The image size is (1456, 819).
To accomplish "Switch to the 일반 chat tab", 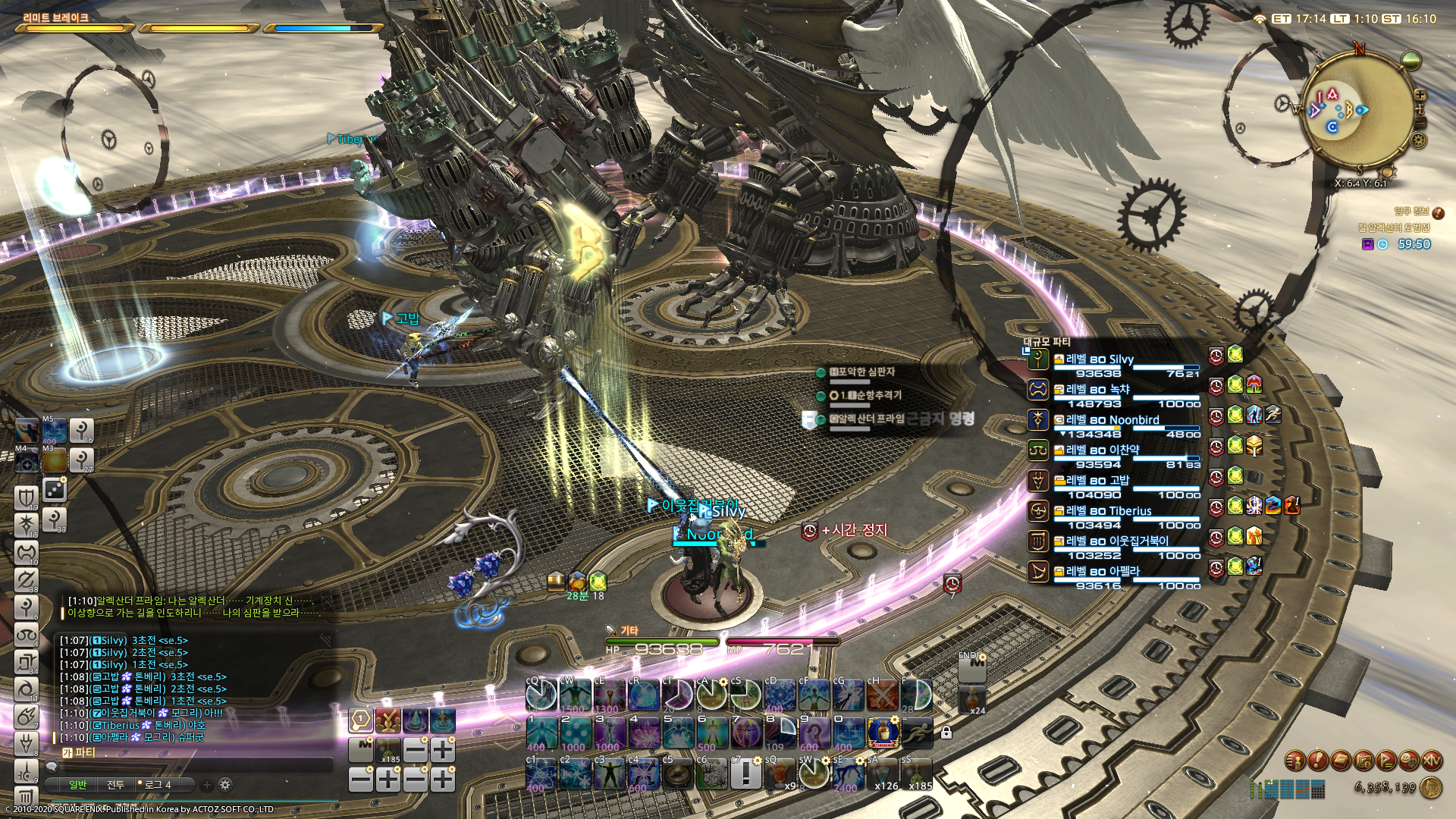I will tap(78, 785).
